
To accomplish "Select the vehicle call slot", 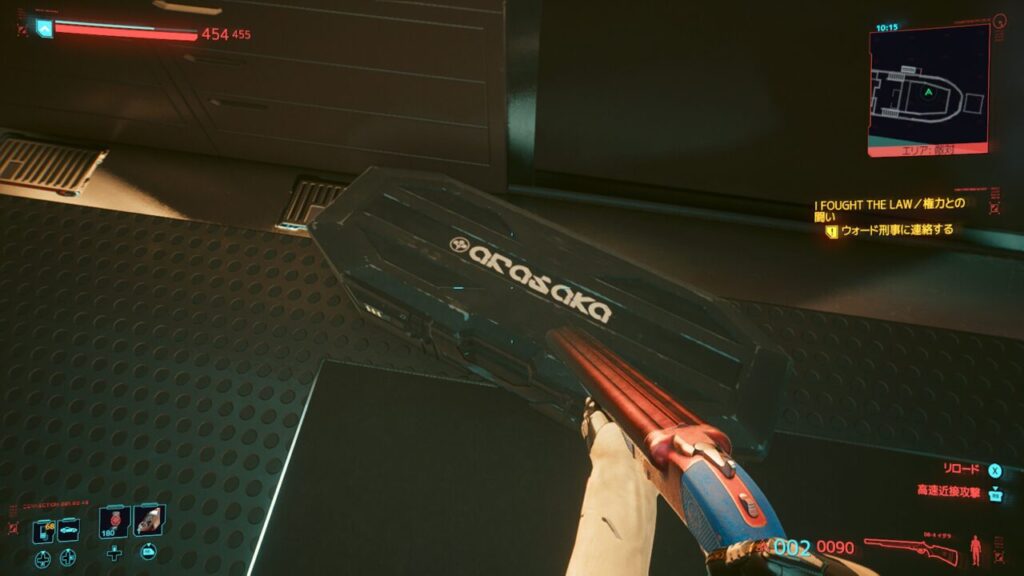I will coord(68,531).
